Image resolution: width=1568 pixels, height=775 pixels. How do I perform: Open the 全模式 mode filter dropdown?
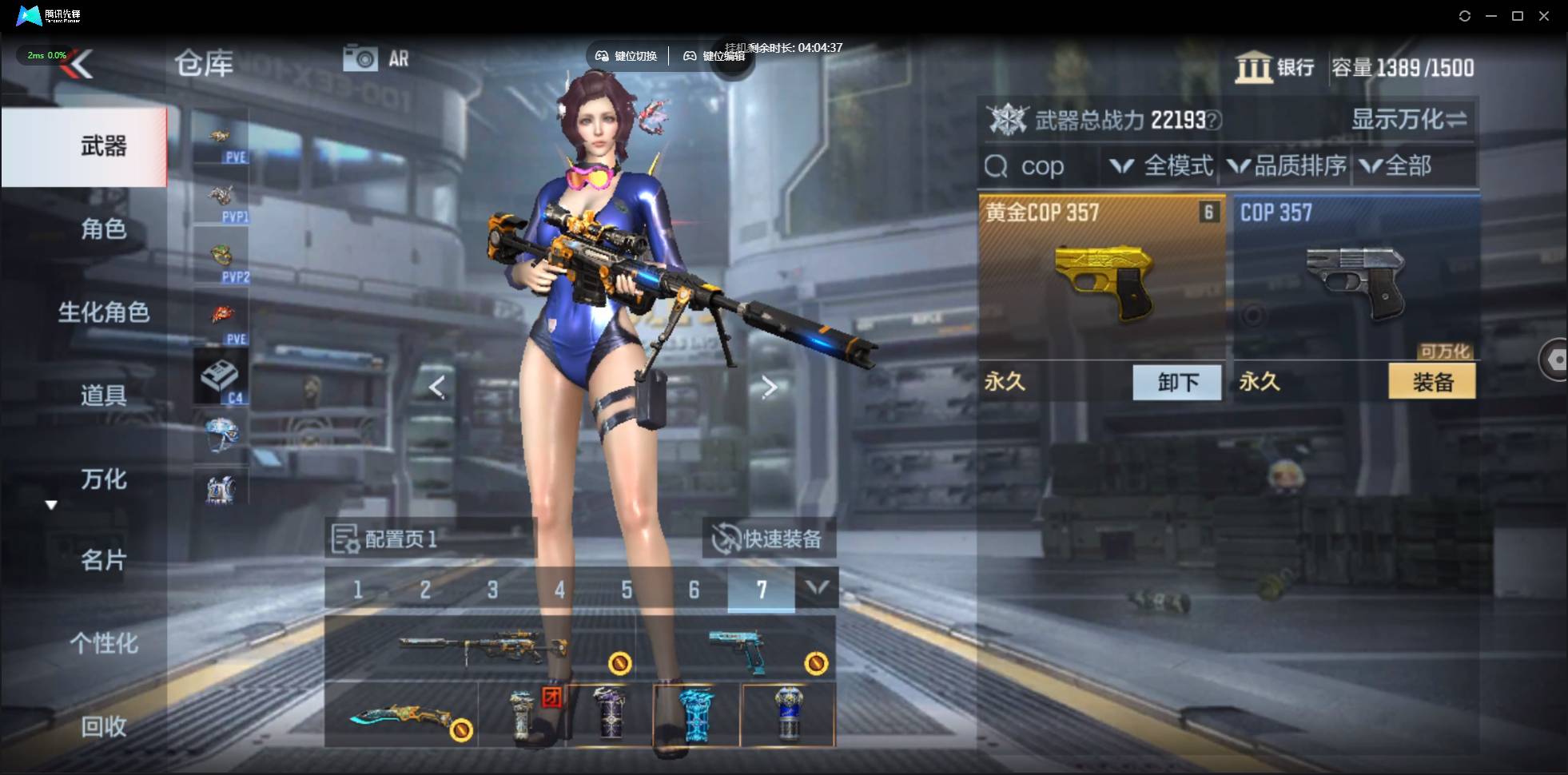(1163, 166)
